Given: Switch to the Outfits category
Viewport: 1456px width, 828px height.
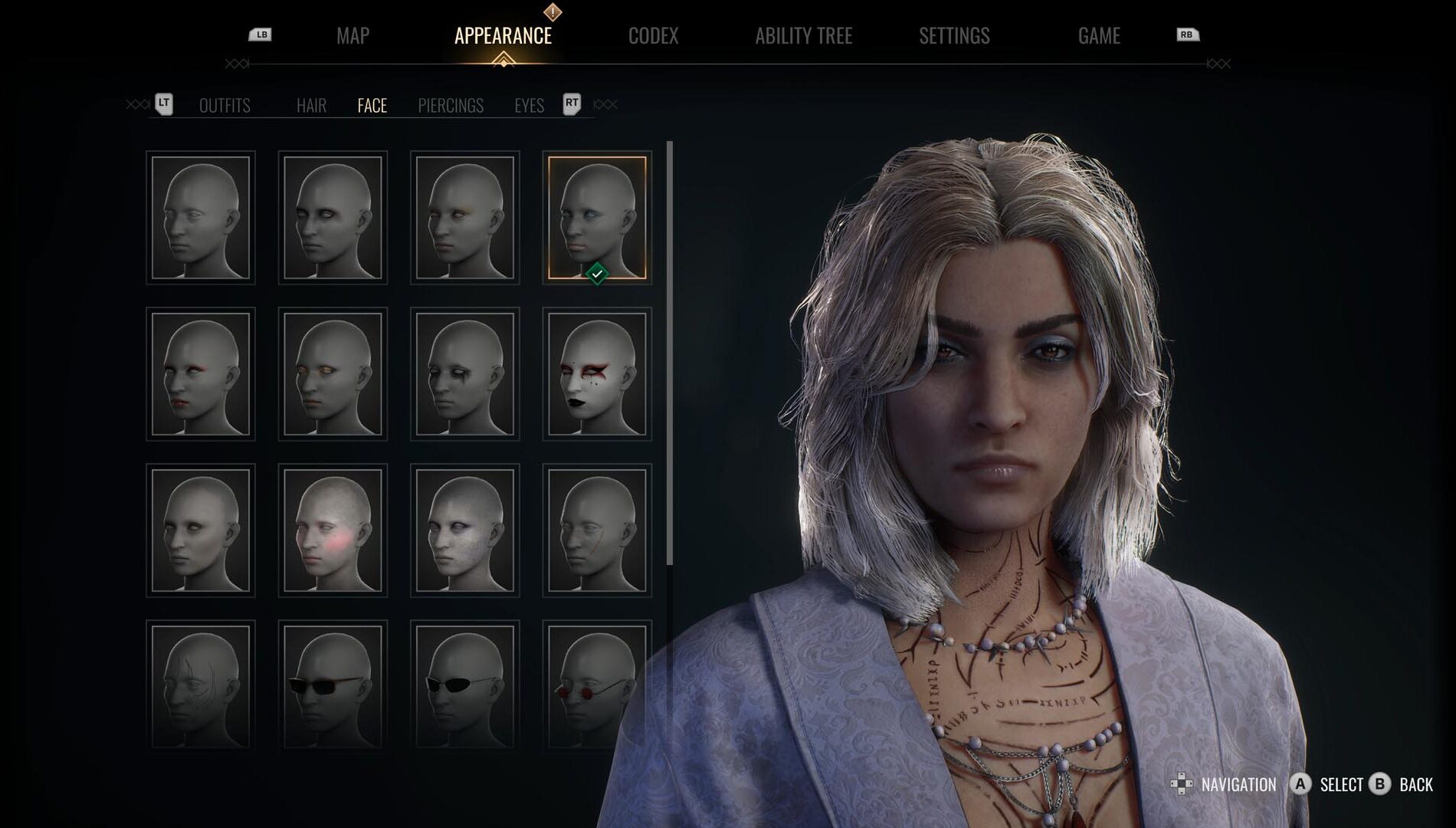Looking at the screenshot, I should click(x=225, y=106).
